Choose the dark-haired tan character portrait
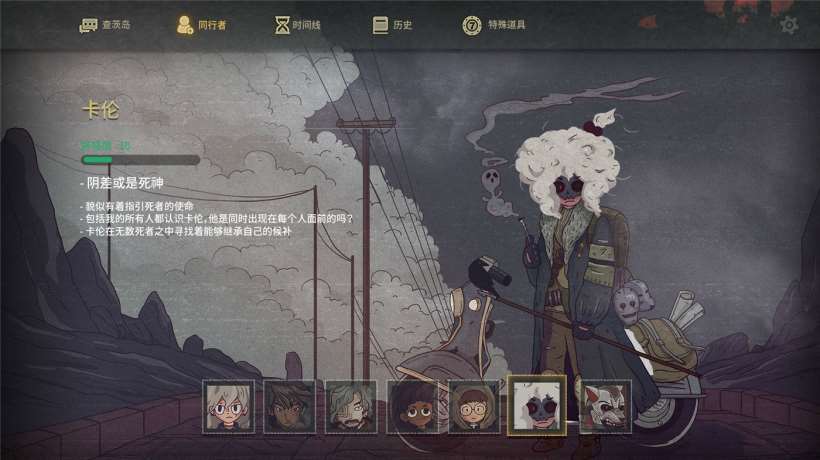The width and height of the screenshot is (820, 460). (x=289, y=406)
